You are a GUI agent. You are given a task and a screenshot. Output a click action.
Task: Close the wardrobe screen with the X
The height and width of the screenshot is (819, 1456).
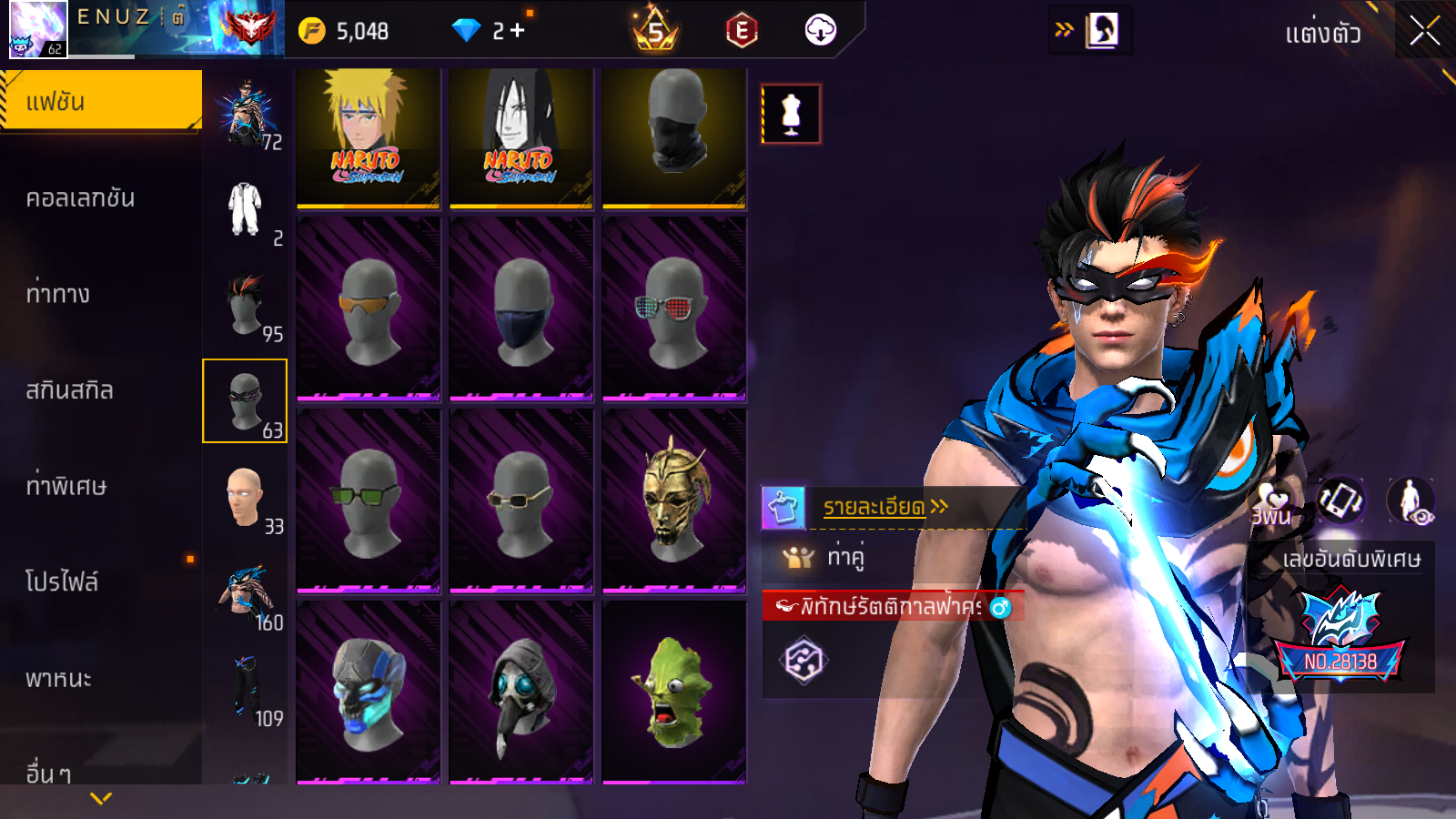[x=1424, y=32]
